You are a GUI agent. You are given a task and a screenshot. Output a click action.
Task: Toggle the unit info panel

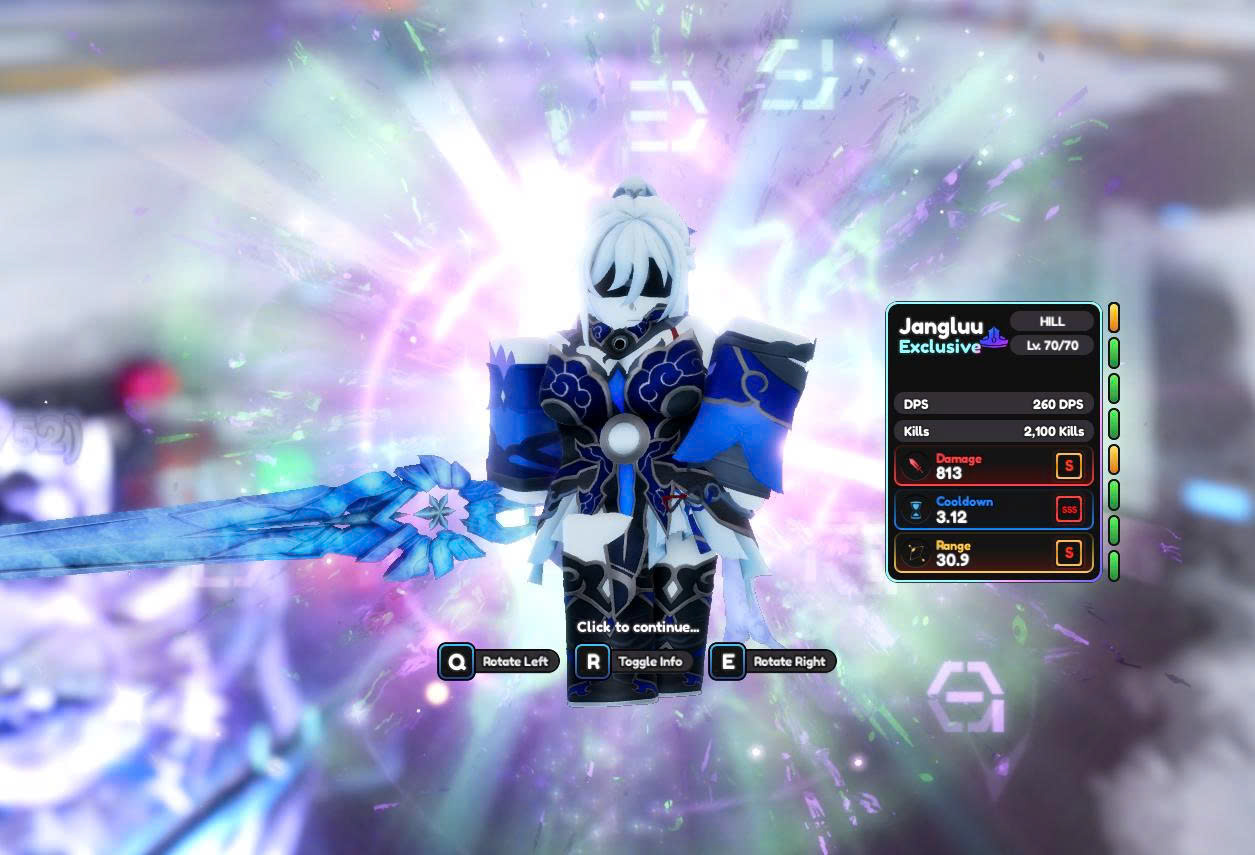pos(634,661)
